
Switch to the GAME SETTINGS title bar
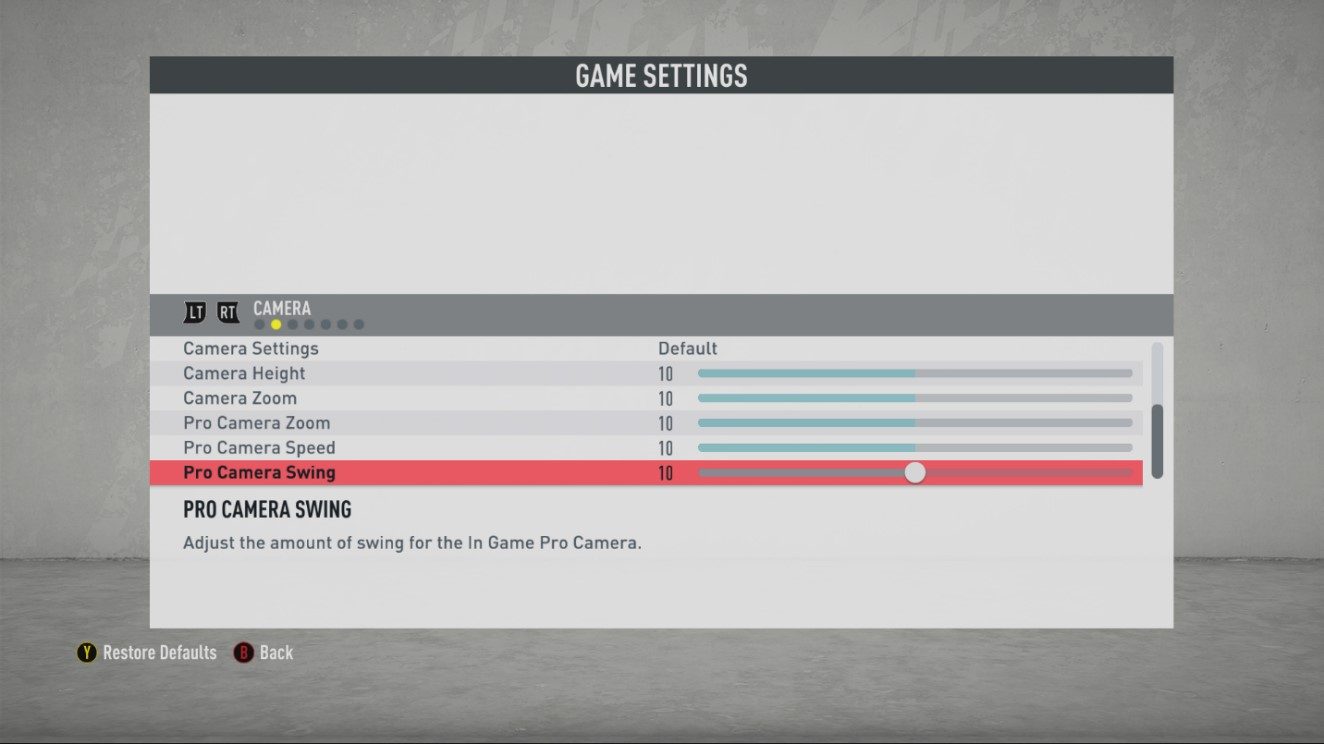click(x=662, y=75)
